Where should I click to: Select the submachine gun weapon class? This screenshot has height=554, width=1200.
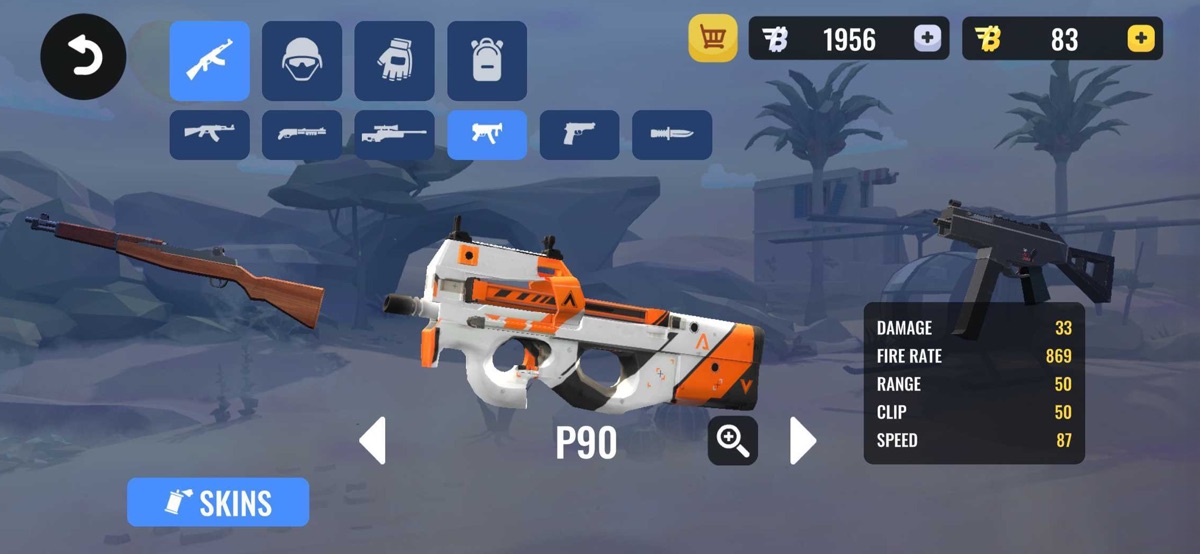click(x=487, y=135)
